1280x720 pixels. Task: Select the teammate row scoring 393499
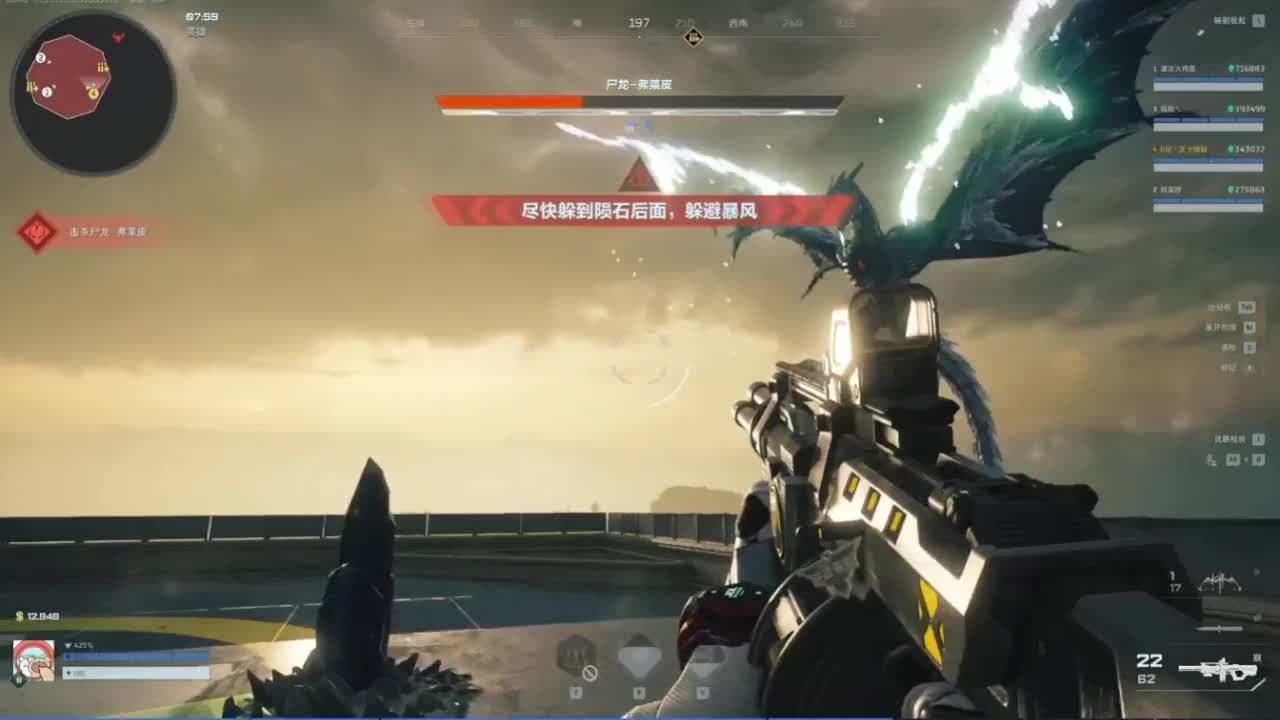pyautogui.click(x=1208, y=118)
